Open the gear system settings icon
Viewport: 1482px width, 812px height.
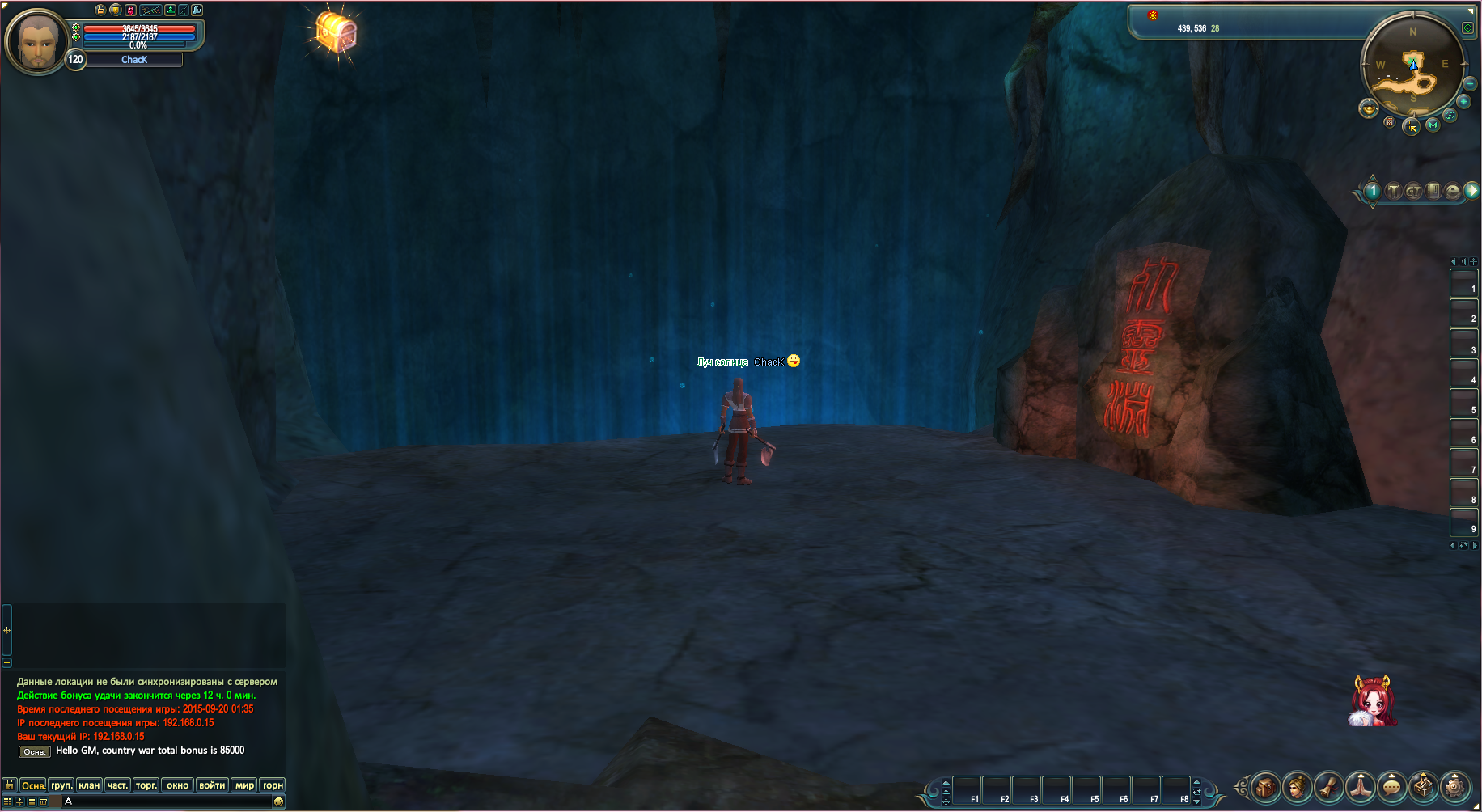coord(1454,786)
